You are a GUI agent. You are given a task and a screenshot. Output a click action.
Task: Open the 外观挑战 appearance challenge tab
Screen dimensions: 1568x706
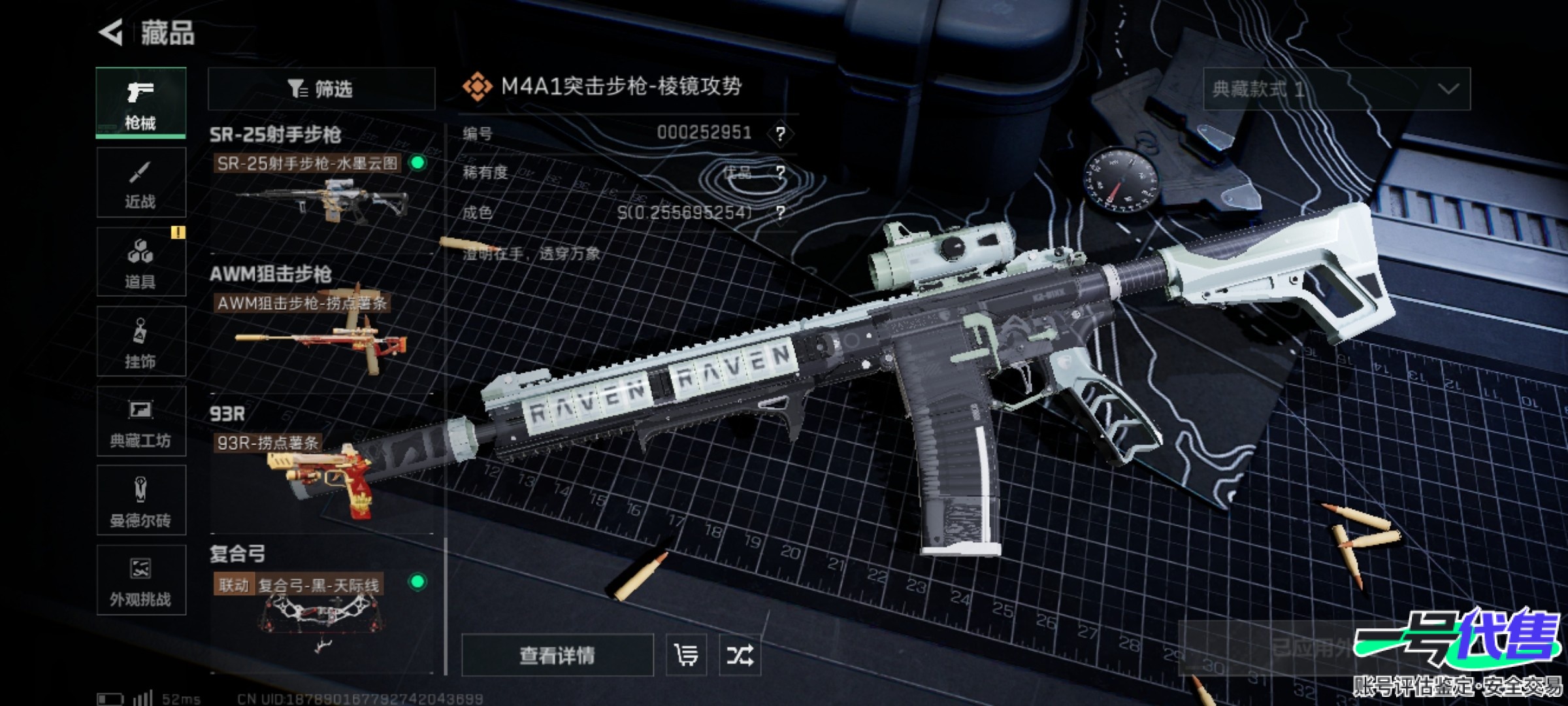coord(140,580)
